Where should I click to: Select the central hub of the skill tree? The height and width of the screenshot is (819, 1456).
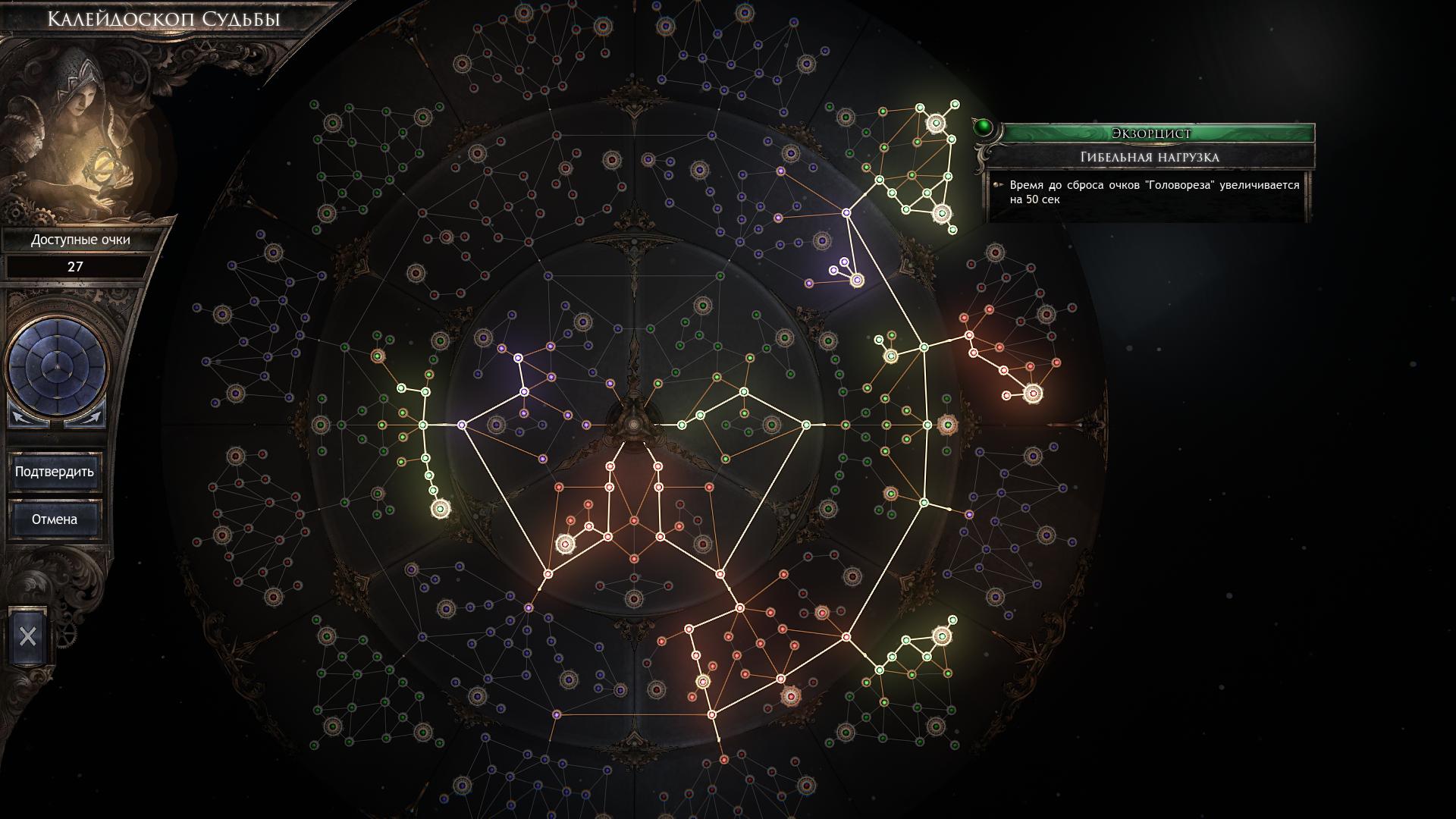634,424
